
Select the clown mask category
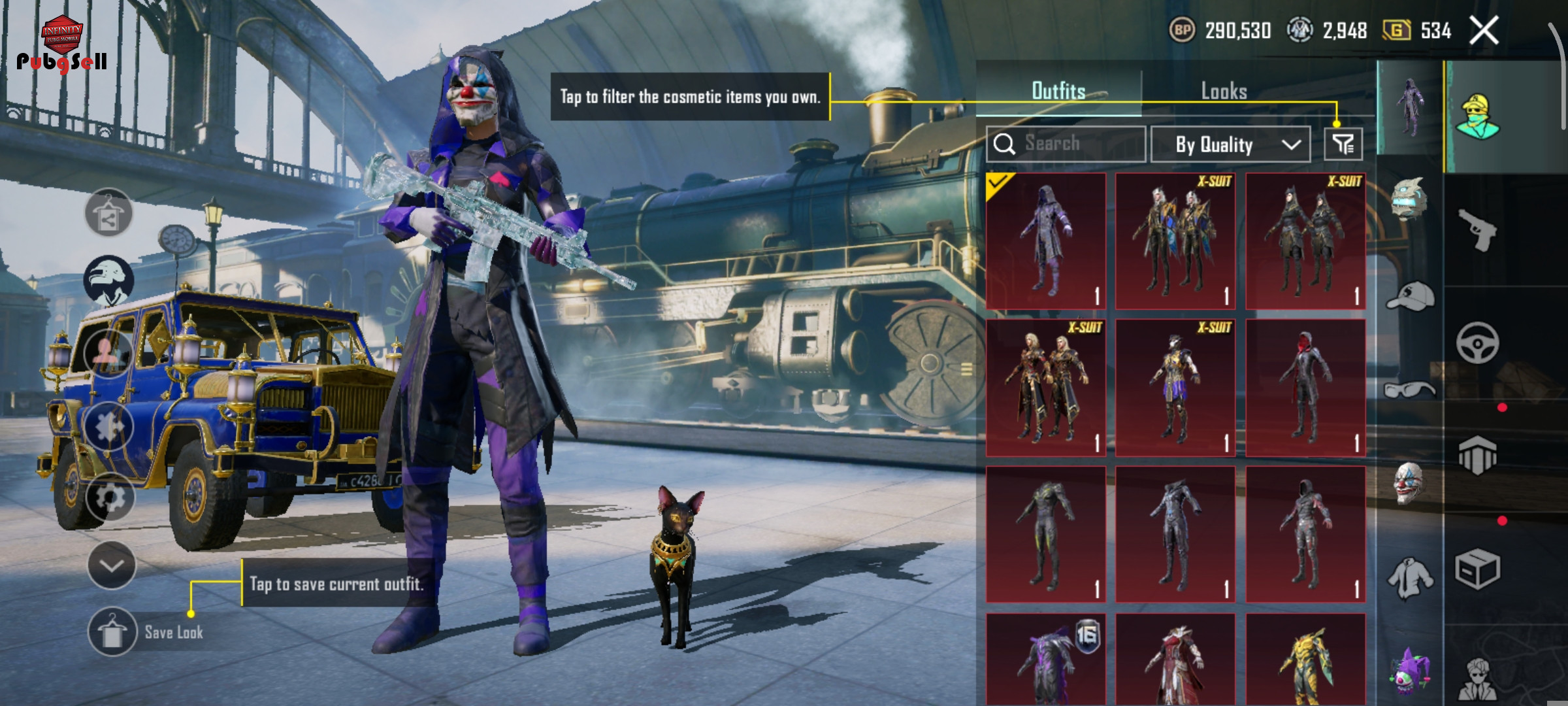point(1409,484)
